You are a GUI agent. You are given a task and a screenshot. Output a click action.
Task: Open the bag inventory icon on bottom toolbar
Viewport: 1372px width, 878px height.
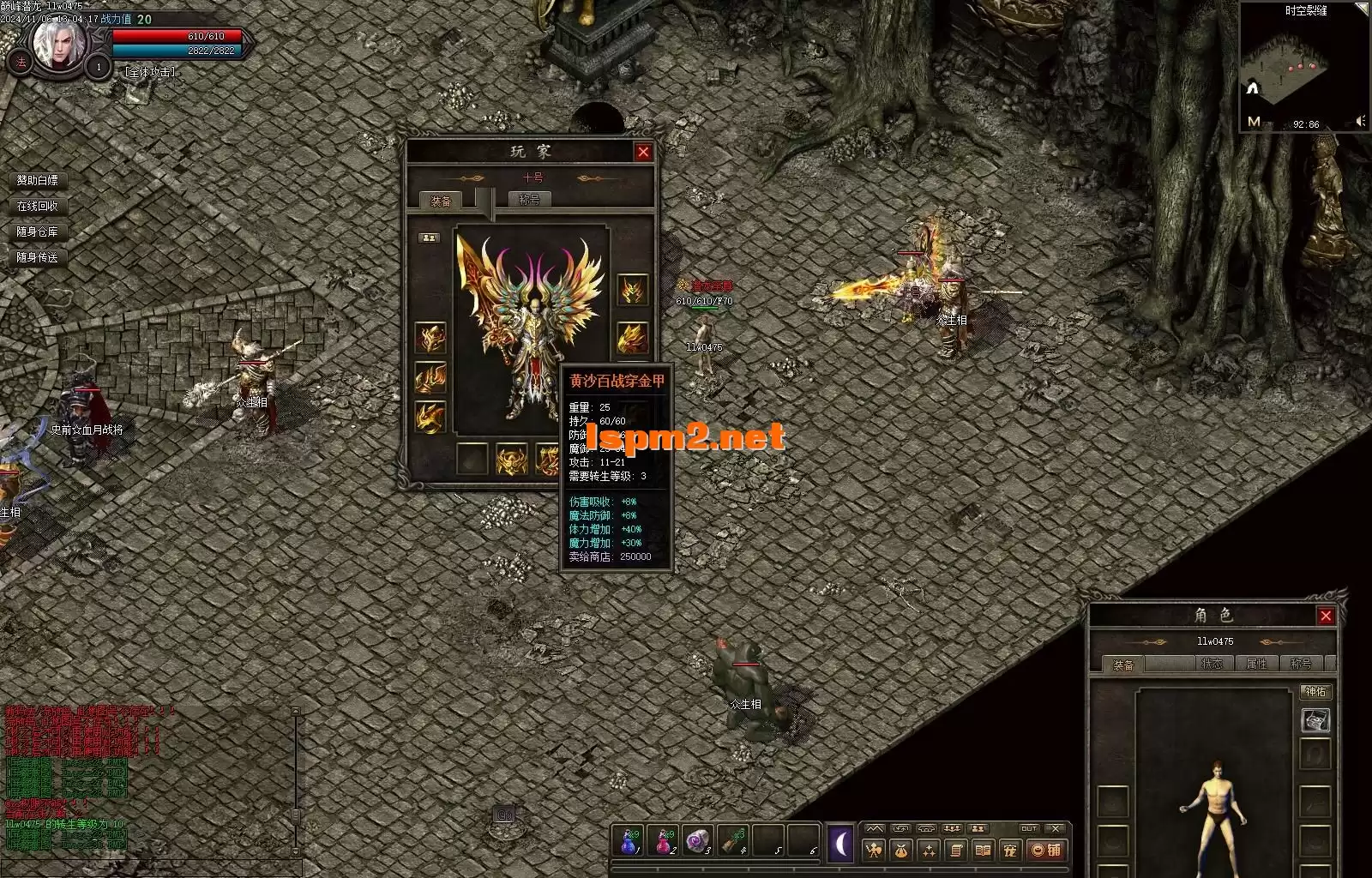click(900, 850)
